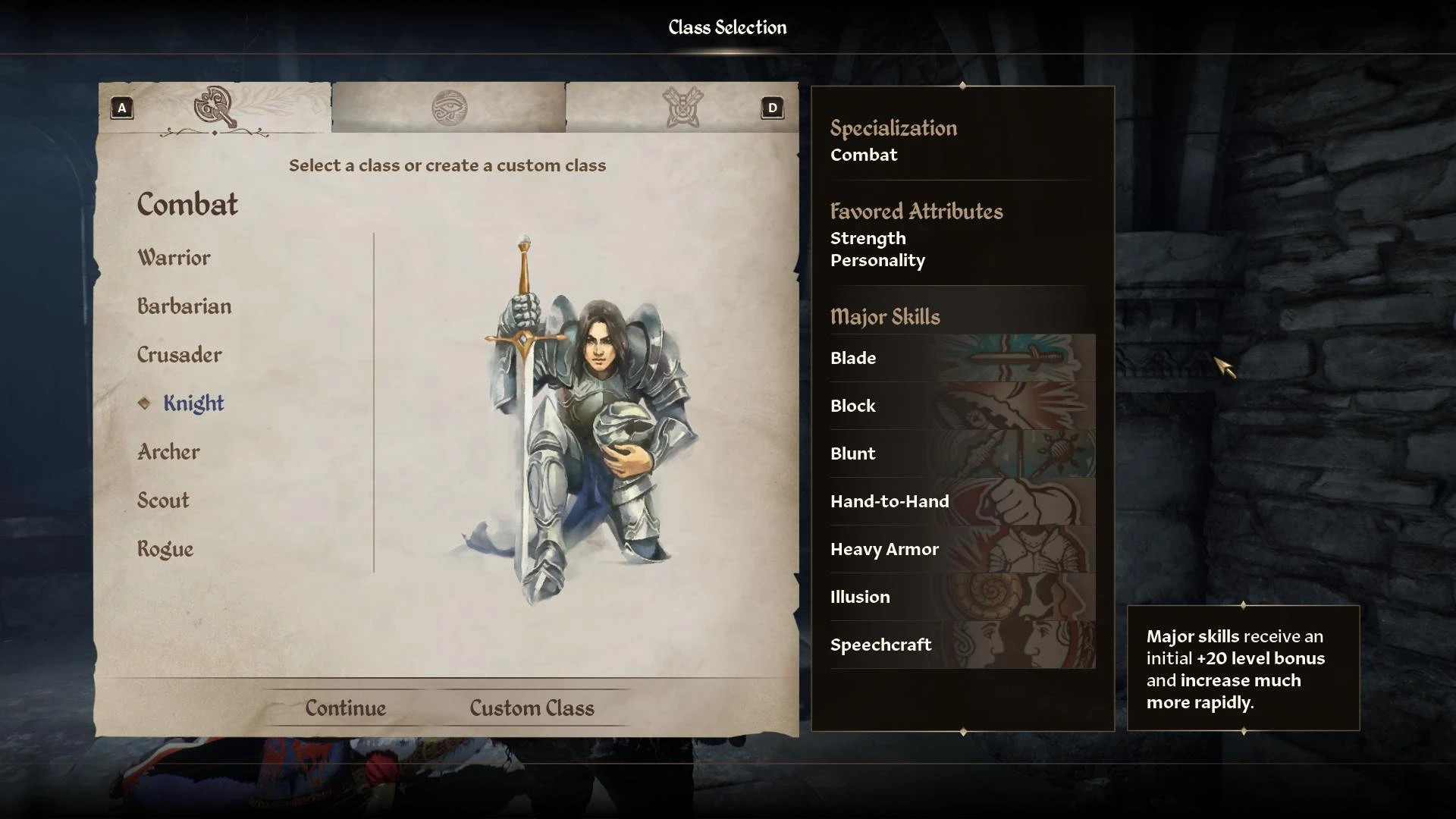The image size is (1456, 819).
Task: Open the Magic specialization eye icon
Action: pyautogui.click(x=449, y=108)
